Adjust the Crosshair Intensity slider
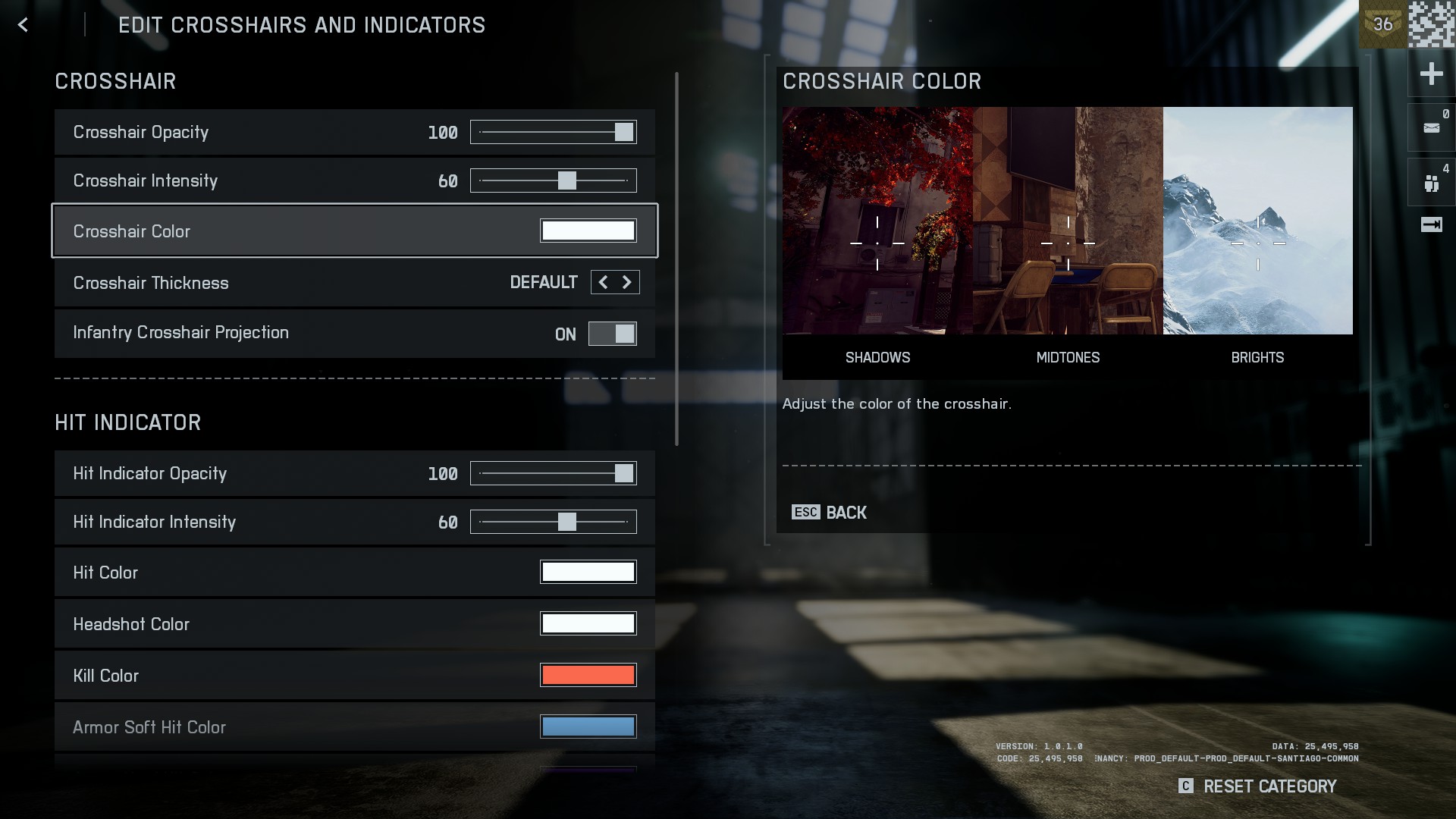Viewport: 1456px width, 819px height. (566, 180)
